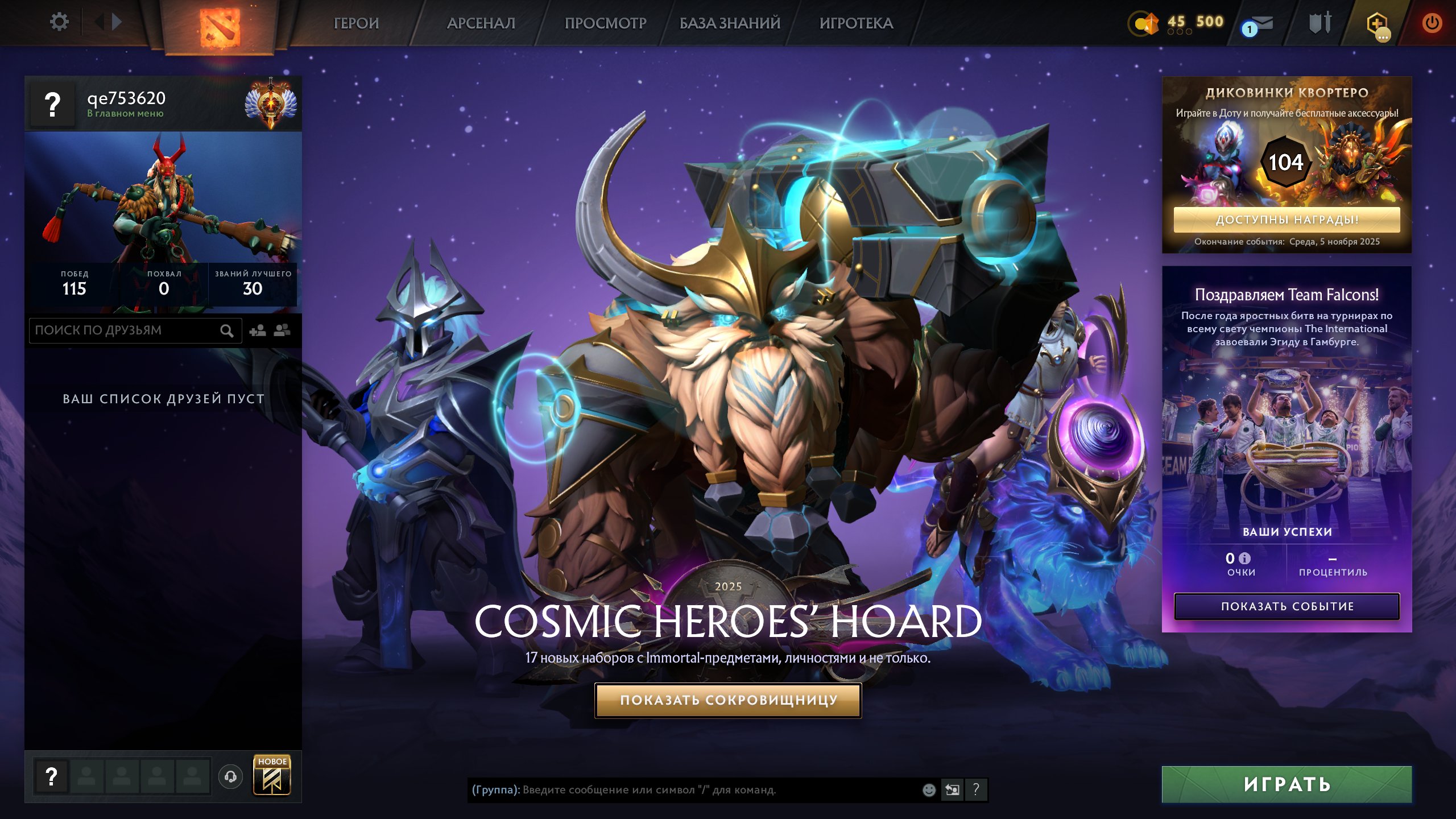Open the settings gear icon
1456x819 pixels.
tap(60, 22)
